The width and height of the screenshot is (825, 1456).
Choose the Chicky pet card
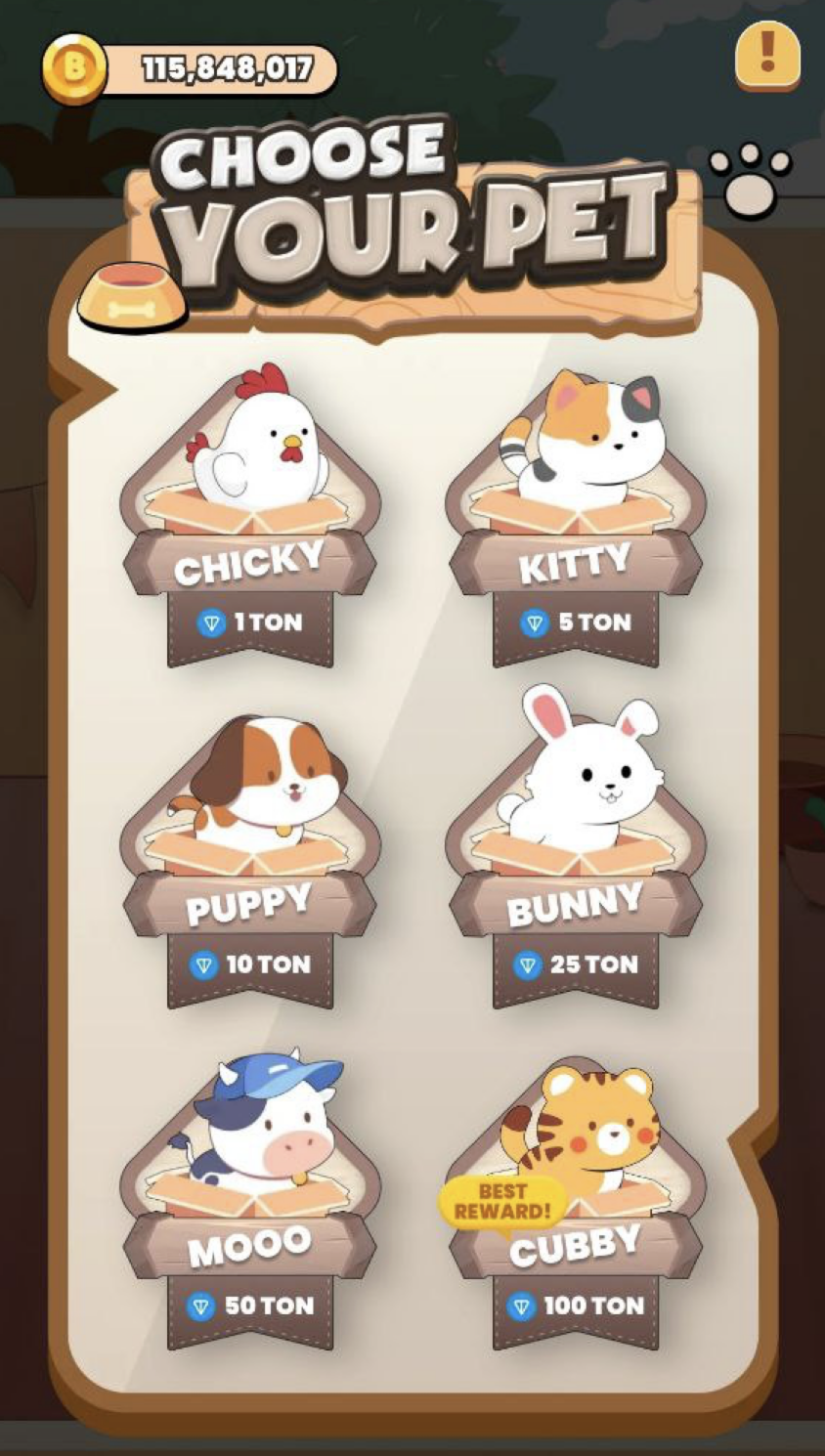(250, 518)
